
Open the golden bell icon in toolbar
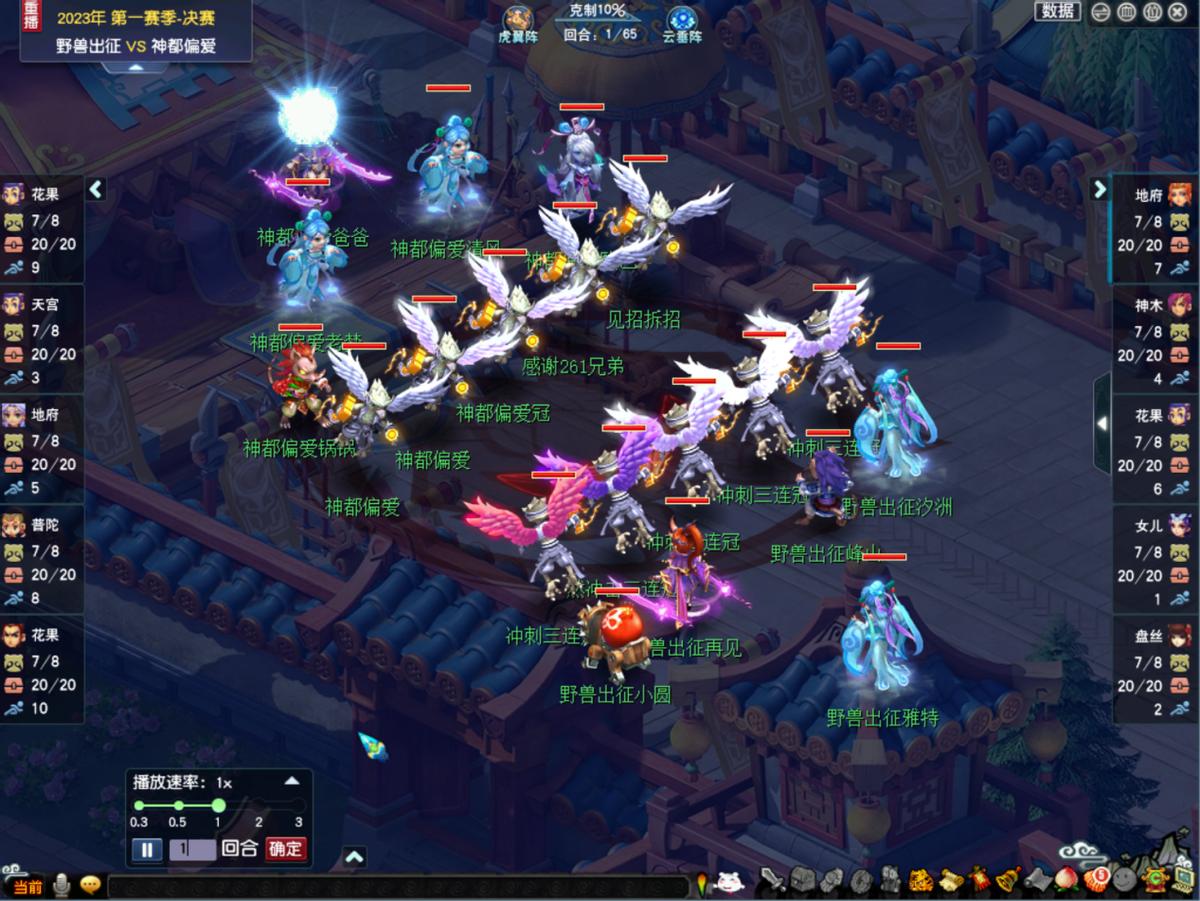click(x=1006, y=880)
